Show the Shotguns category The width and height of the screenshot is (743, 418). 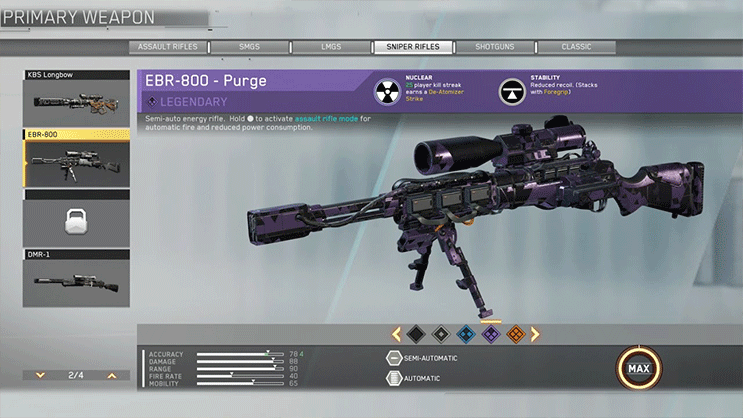coord(495,47)
